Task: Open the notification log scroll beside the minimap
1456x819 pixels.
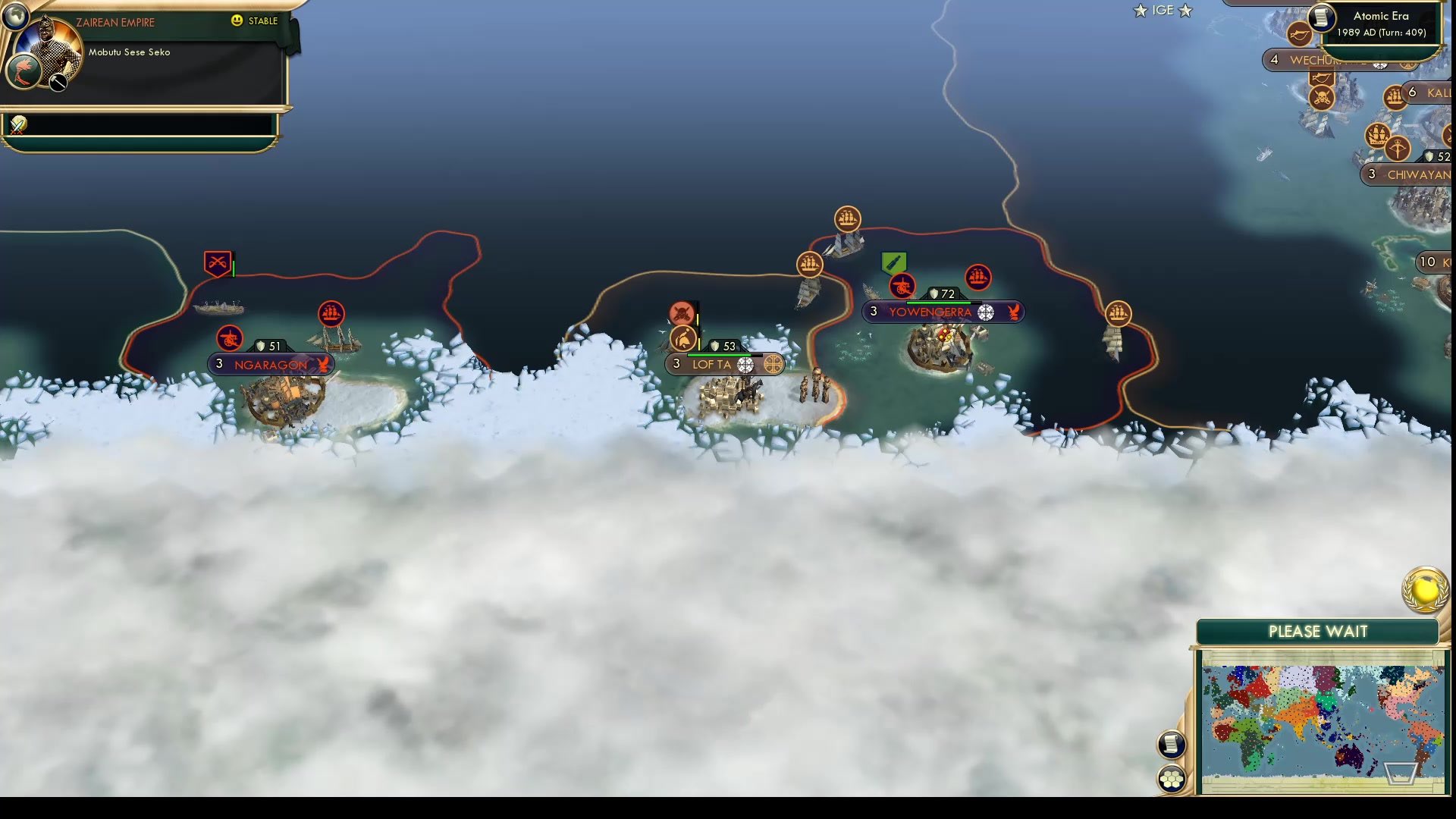Action: pyautogui.click(x=1171, y=745)
